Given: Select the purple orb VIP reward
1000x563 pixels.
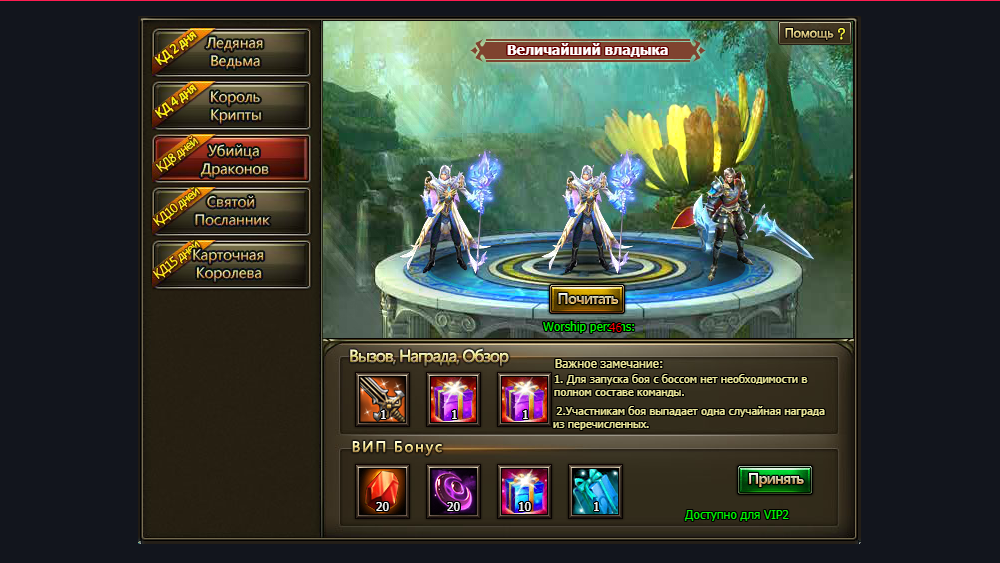Looking at the screenshot, I should 453,491.
